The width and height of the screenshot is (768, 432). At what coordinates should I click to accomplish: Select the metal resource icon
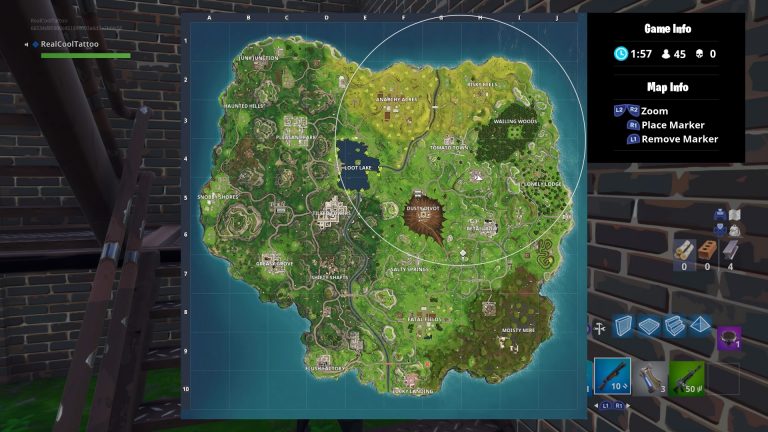pos(731,250)
